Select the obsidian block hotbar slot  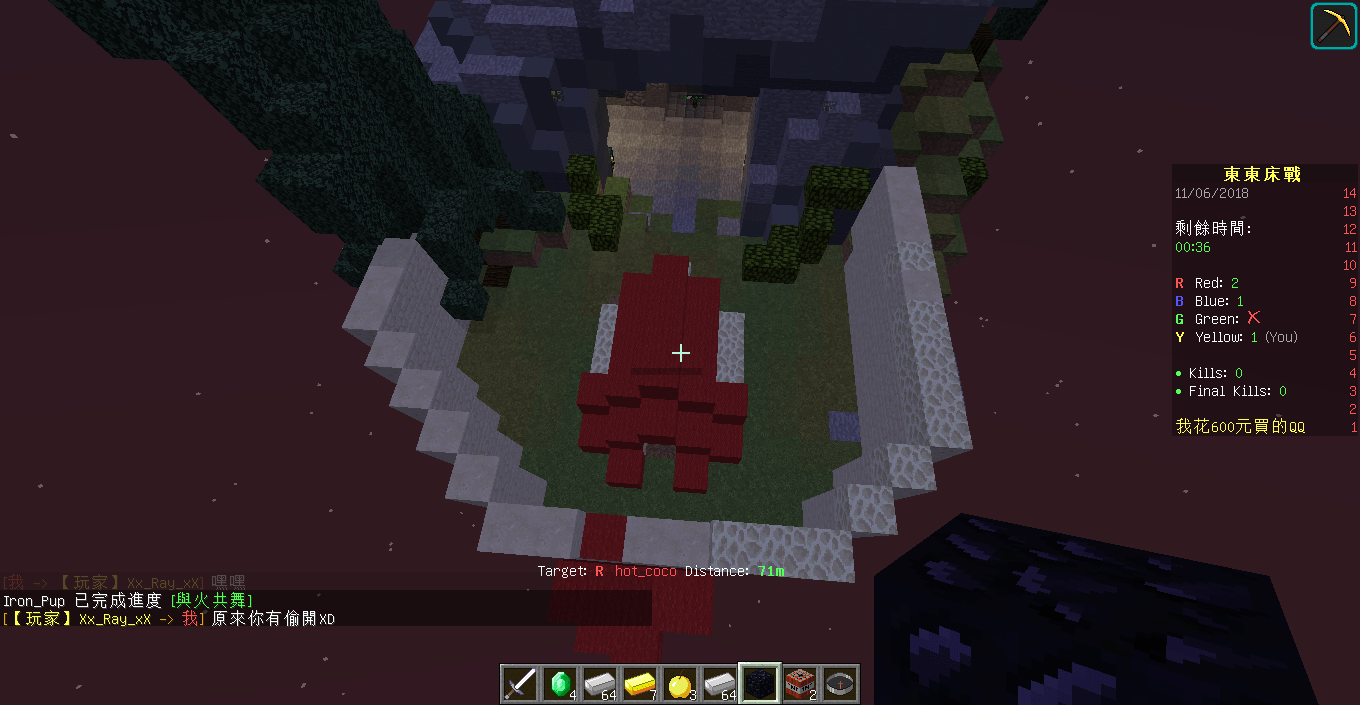point(759,683)
